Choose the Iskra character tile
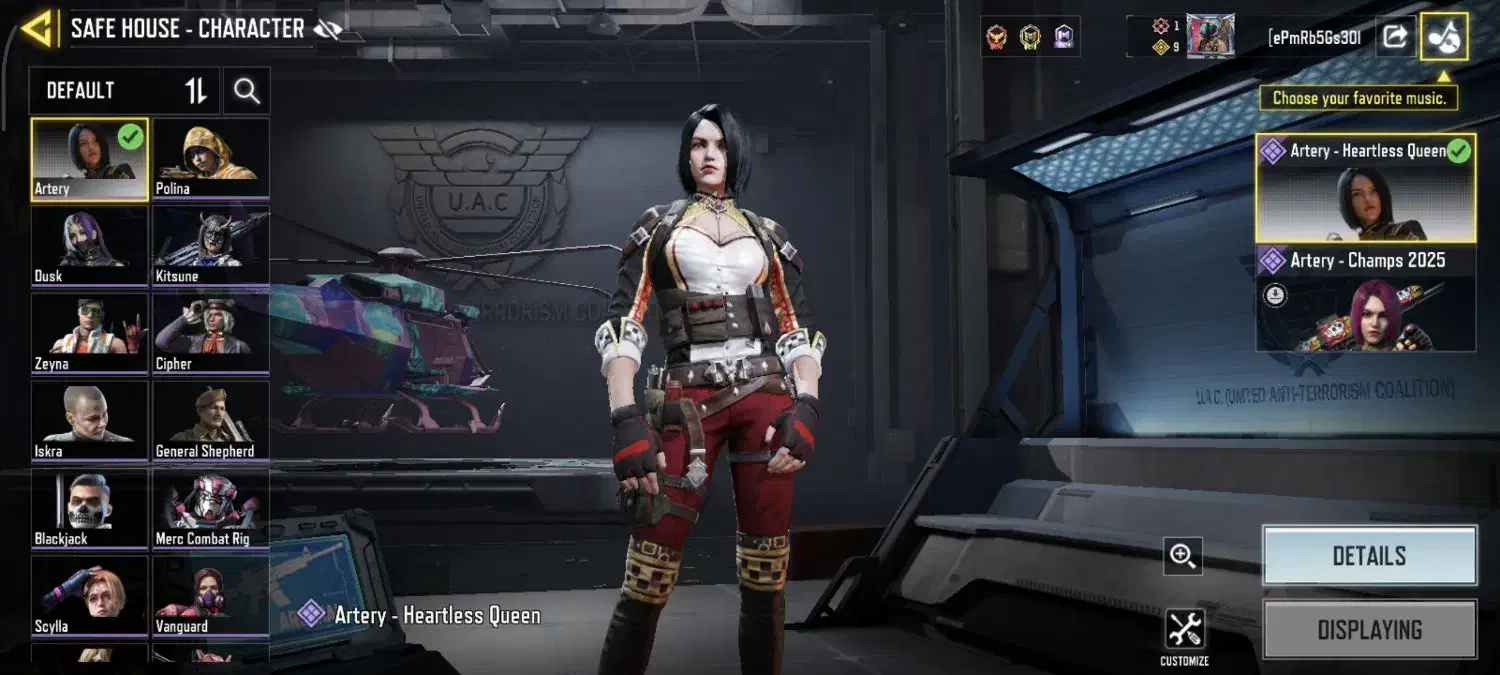The height and width of the screenshot is (675, 1500). pyautogui.click(x=89, y=421)
